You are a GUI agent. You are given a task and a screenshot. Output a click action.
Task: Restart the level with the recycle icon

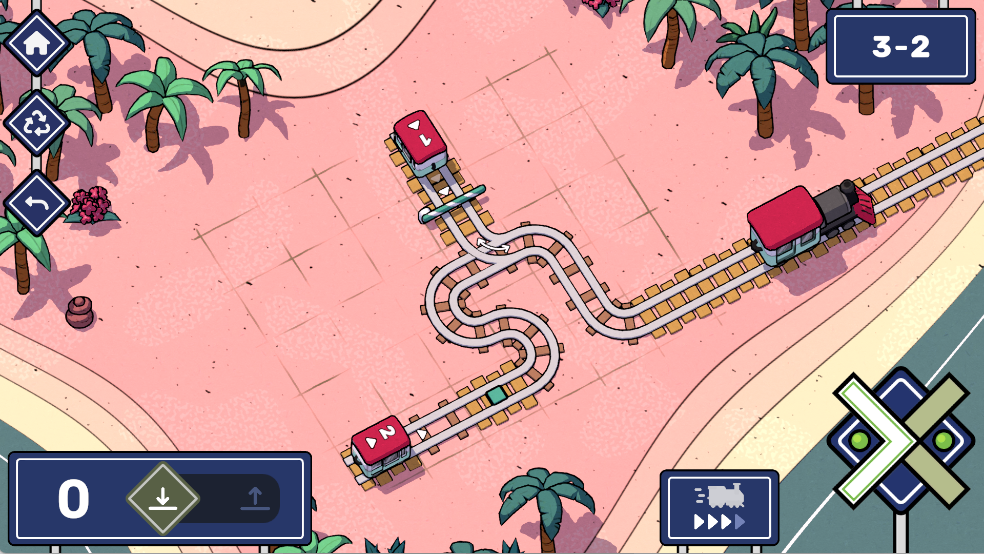point(37,123)
